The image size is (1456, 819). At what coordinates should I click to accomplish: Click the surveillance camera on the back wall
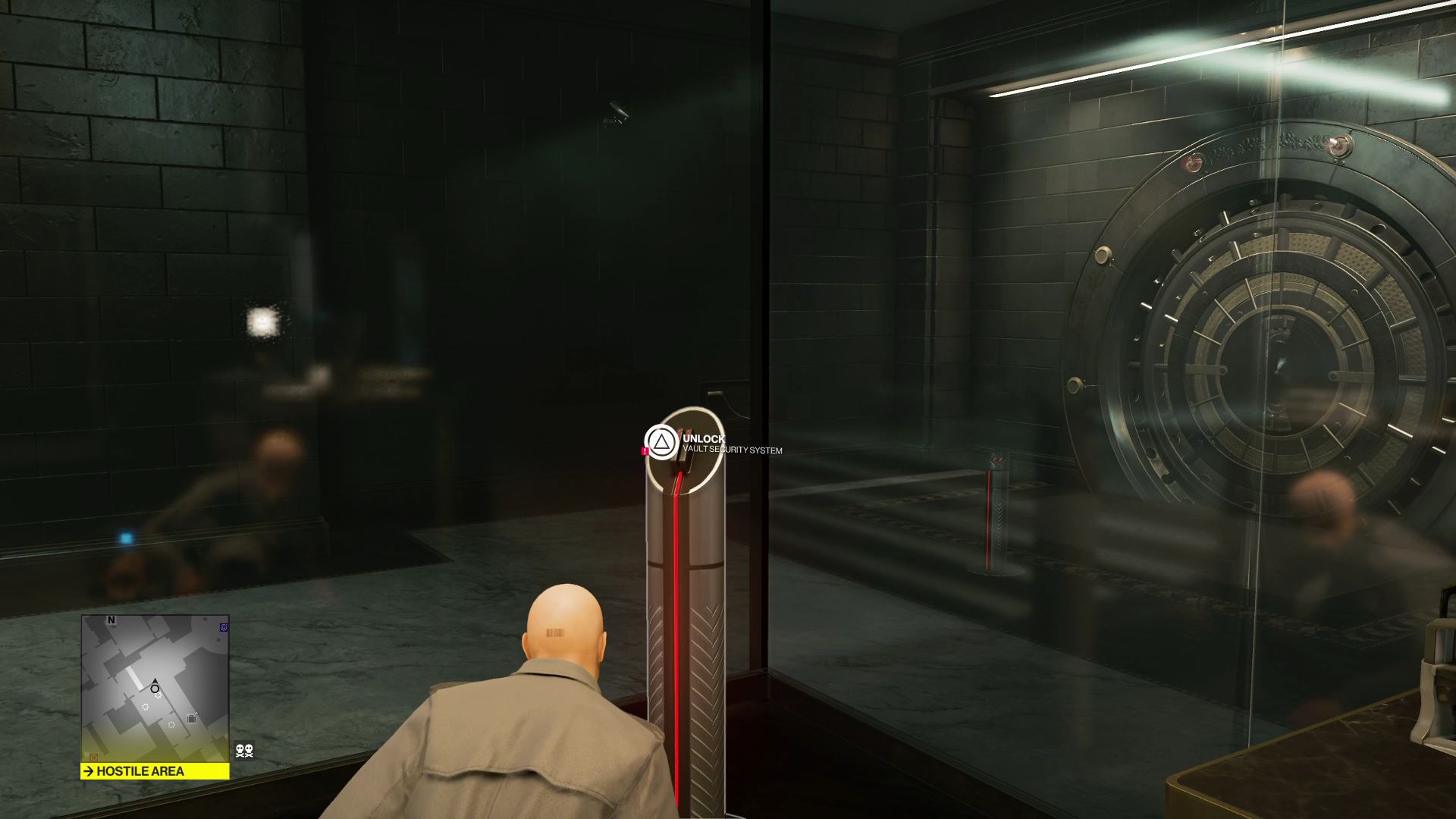click(617, 112)
